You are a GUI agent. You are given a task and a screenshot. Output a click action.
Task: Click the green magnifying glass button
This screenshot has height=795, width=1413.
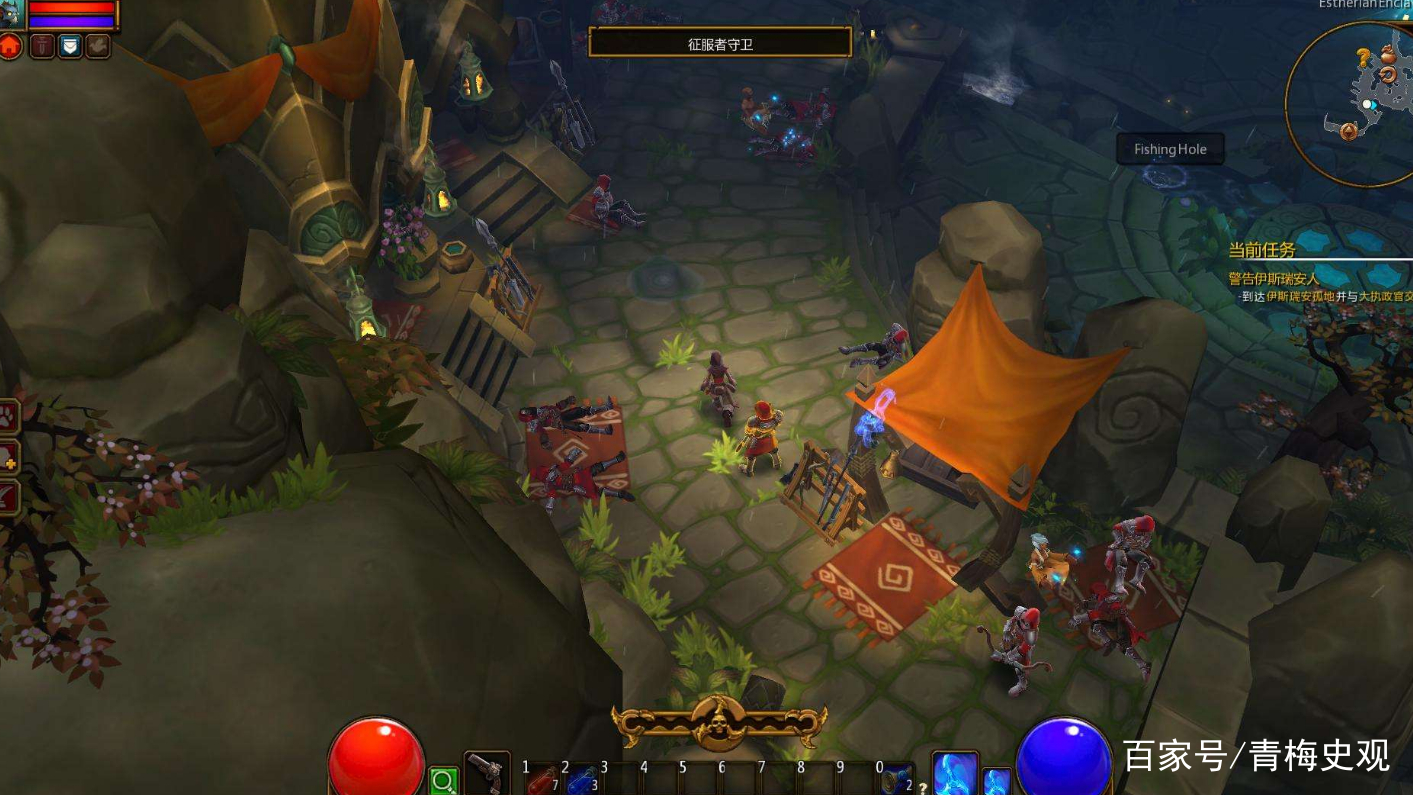pyautogui.click(x=443, y=781)
